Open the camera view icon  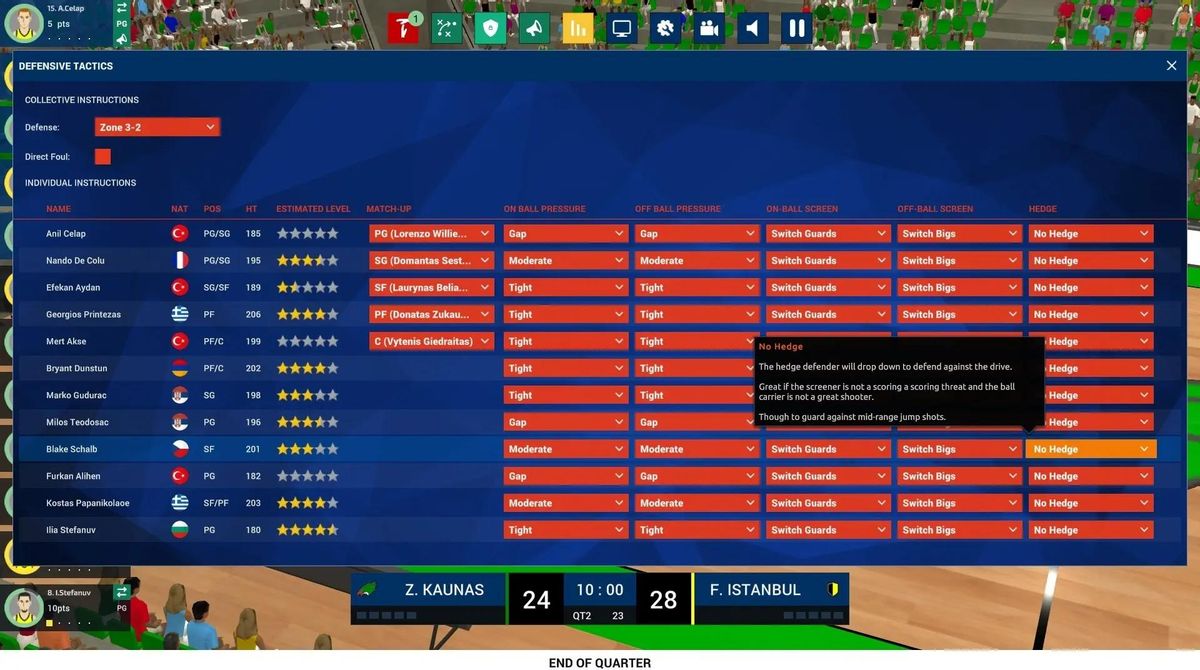709,28
